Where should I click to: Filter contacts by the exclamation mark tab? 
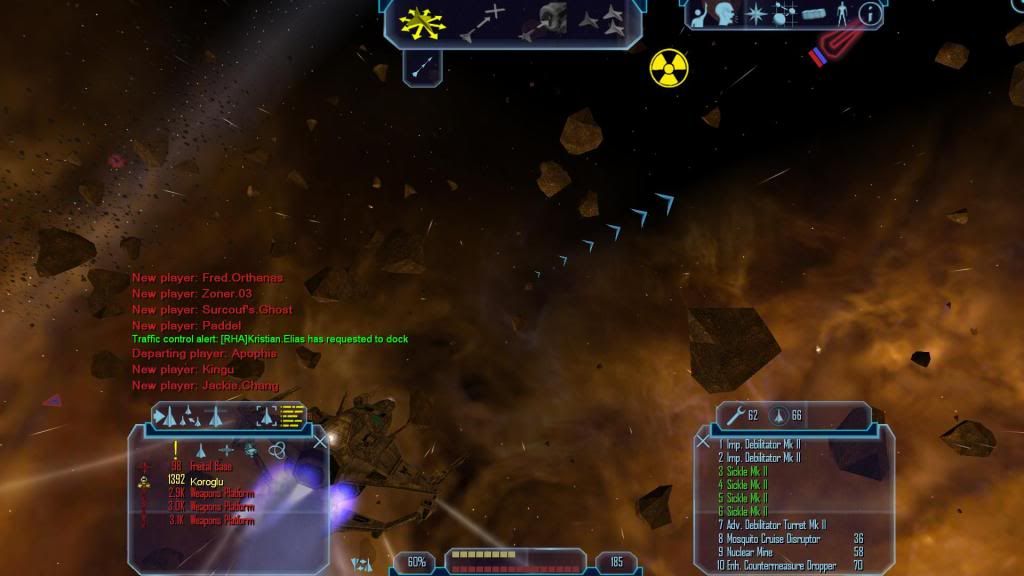coord(176,450)
